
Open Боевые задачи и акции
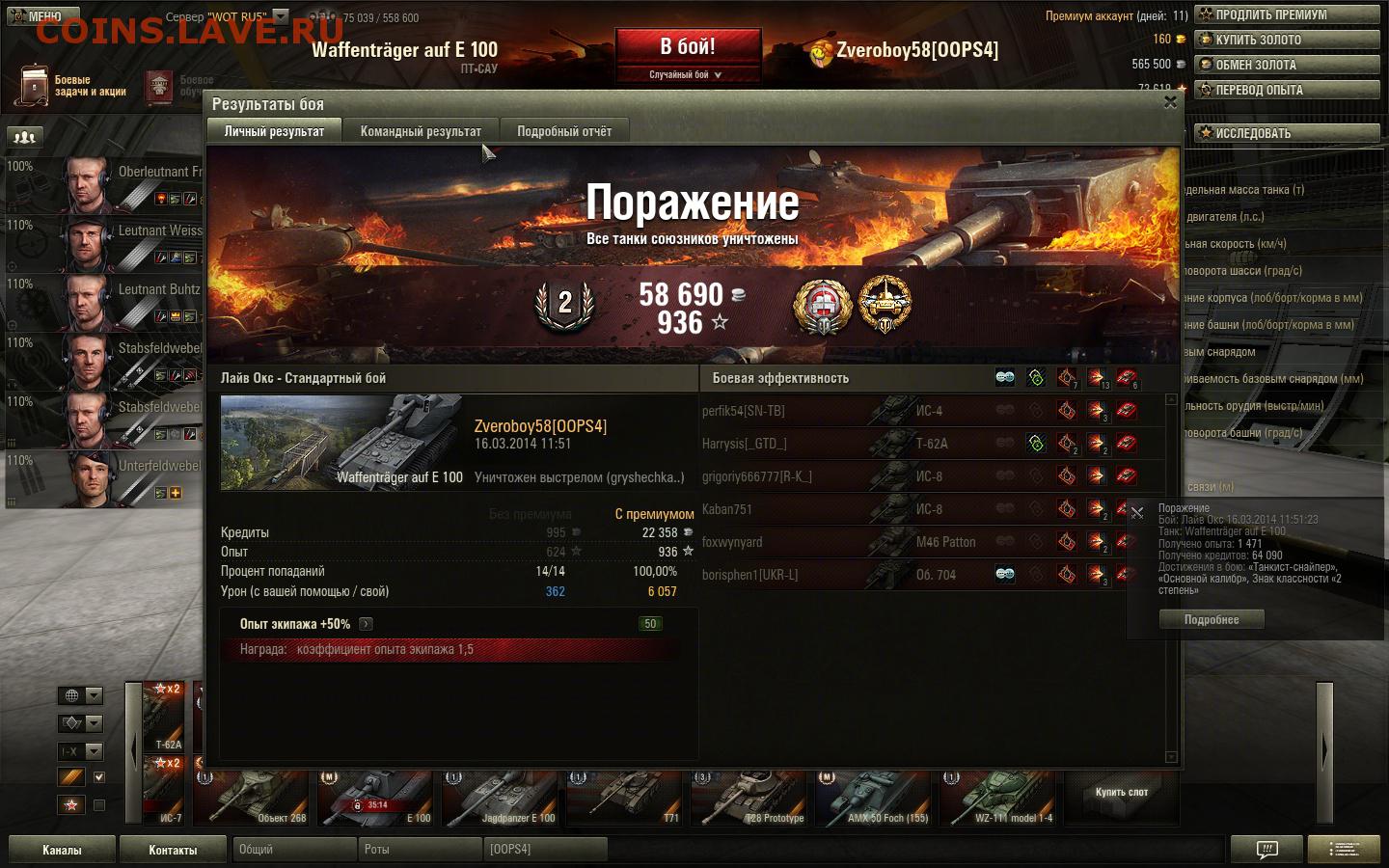pos(71,86)
